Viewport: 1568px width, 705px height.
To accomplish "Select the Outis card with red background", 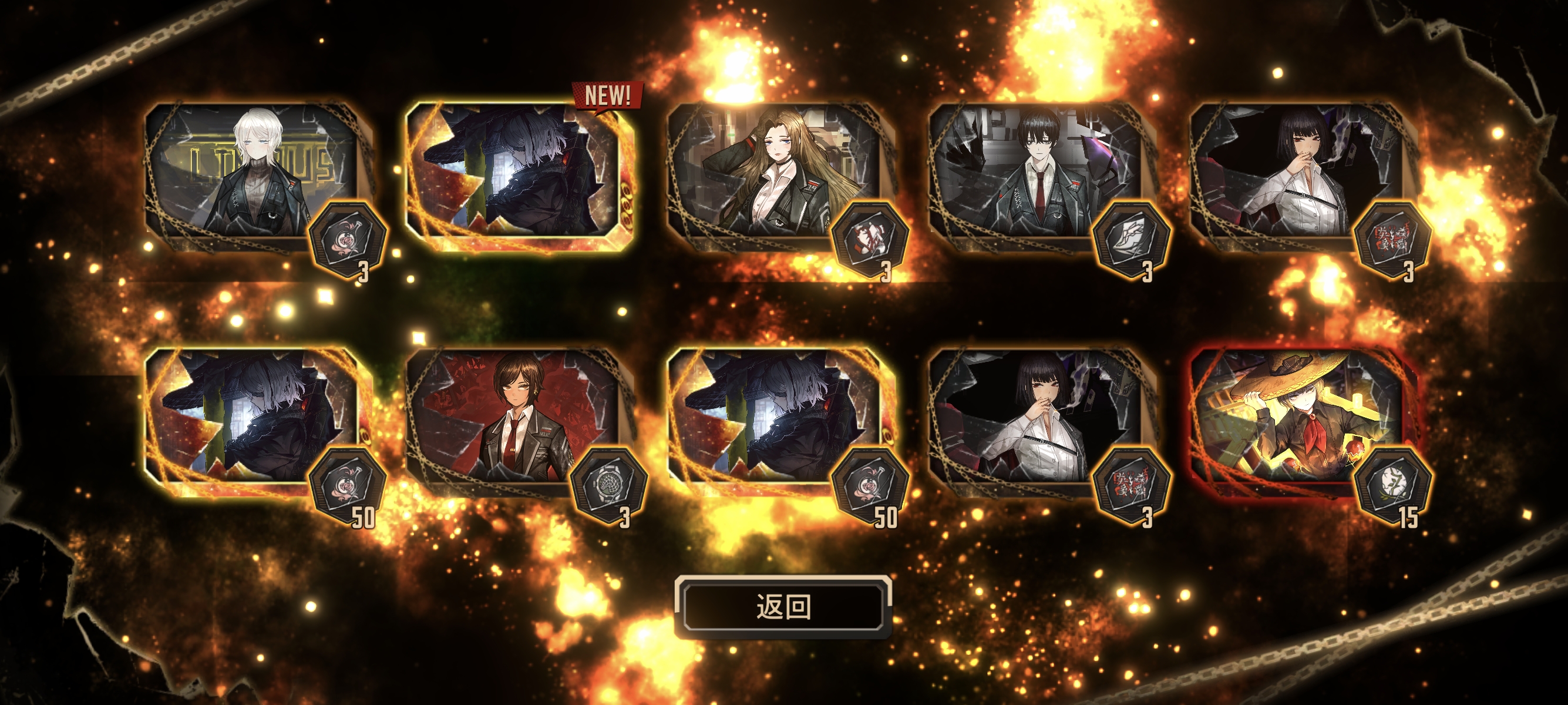I will [514, 420].
